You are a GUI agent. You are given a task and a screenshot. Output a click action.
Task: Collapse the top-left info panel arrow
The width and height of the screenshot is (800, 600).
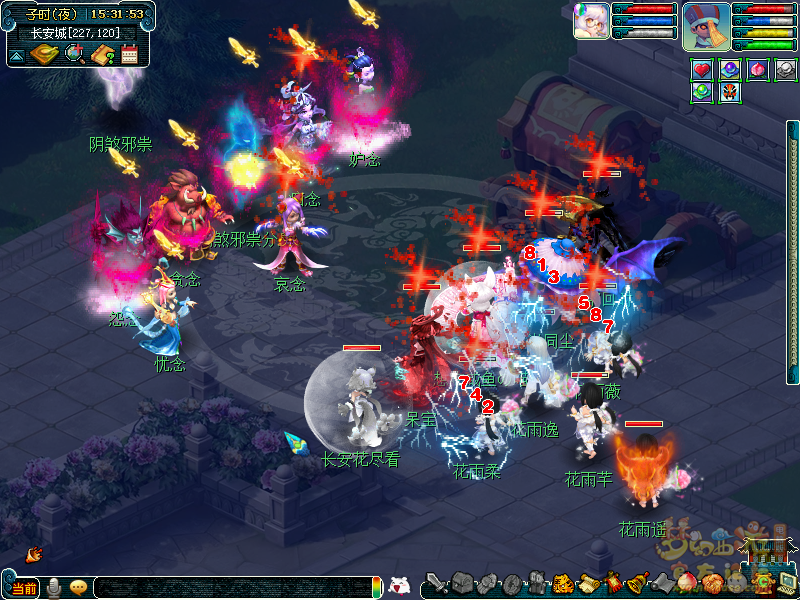(17, 55)
